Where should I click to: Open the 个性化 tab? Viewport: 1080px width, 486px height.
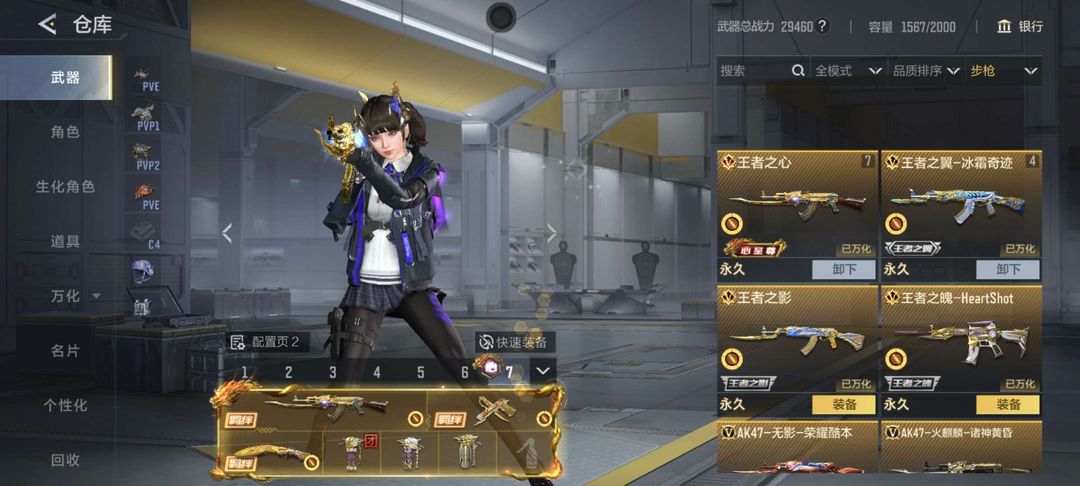tap(65, 405)
